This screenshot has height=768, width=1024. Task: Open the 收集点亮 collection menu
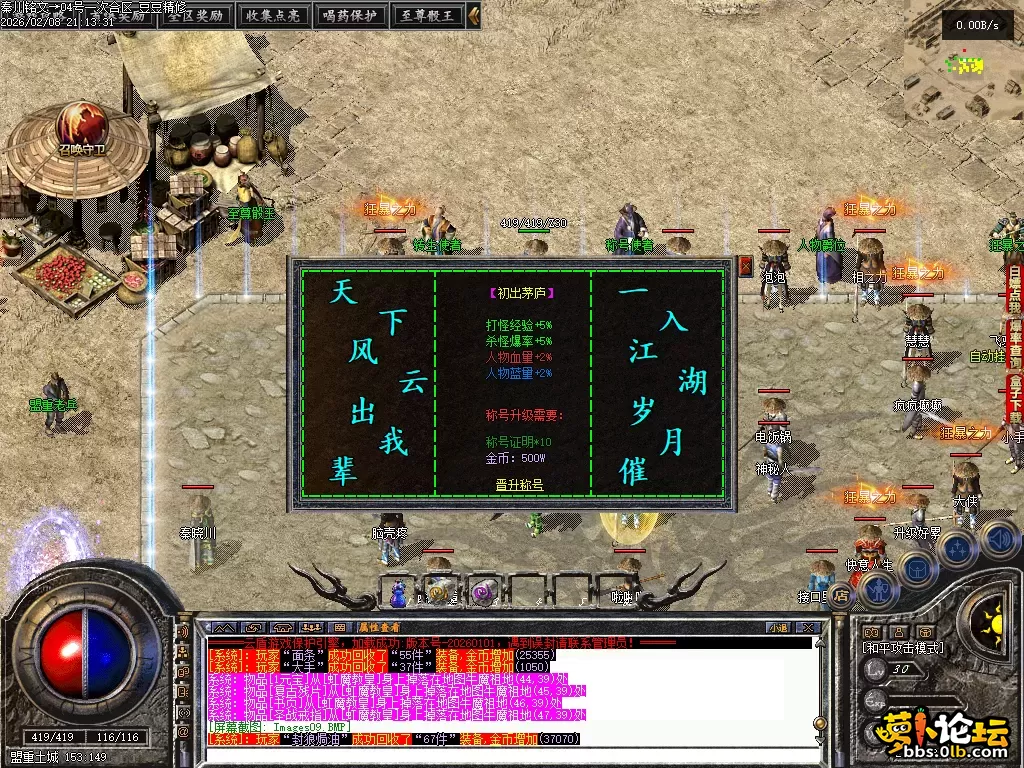click(x=271, y=15)
